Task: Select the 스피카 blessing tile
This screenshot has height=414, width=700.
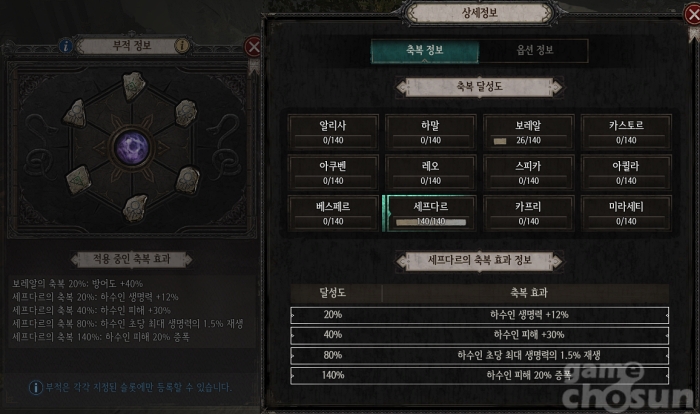Action: point(529,171)
